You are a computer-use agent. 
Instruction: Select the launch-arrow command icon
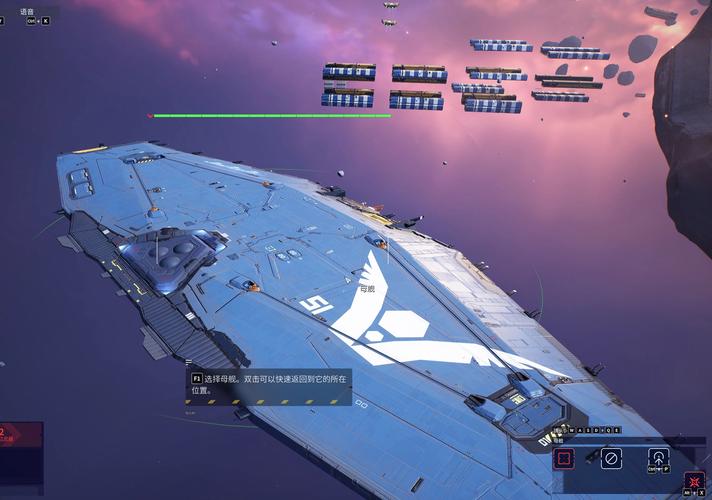(658, 458)
